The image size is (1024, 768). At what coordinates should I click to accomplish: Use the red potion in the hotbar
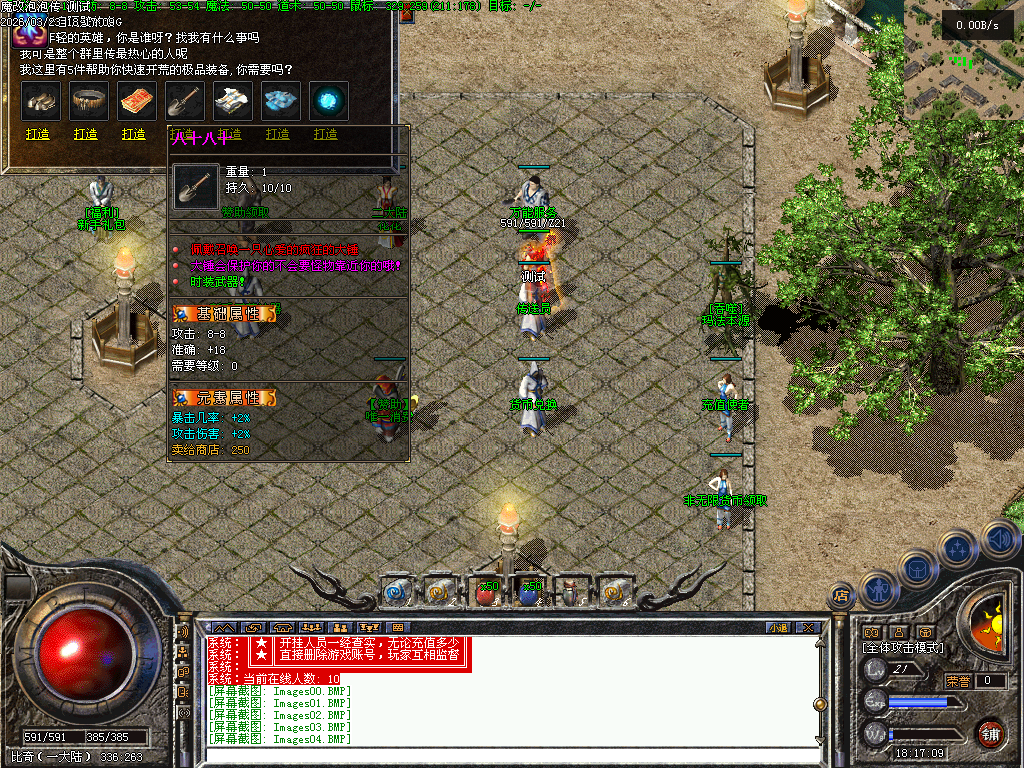tap(487, 592)
